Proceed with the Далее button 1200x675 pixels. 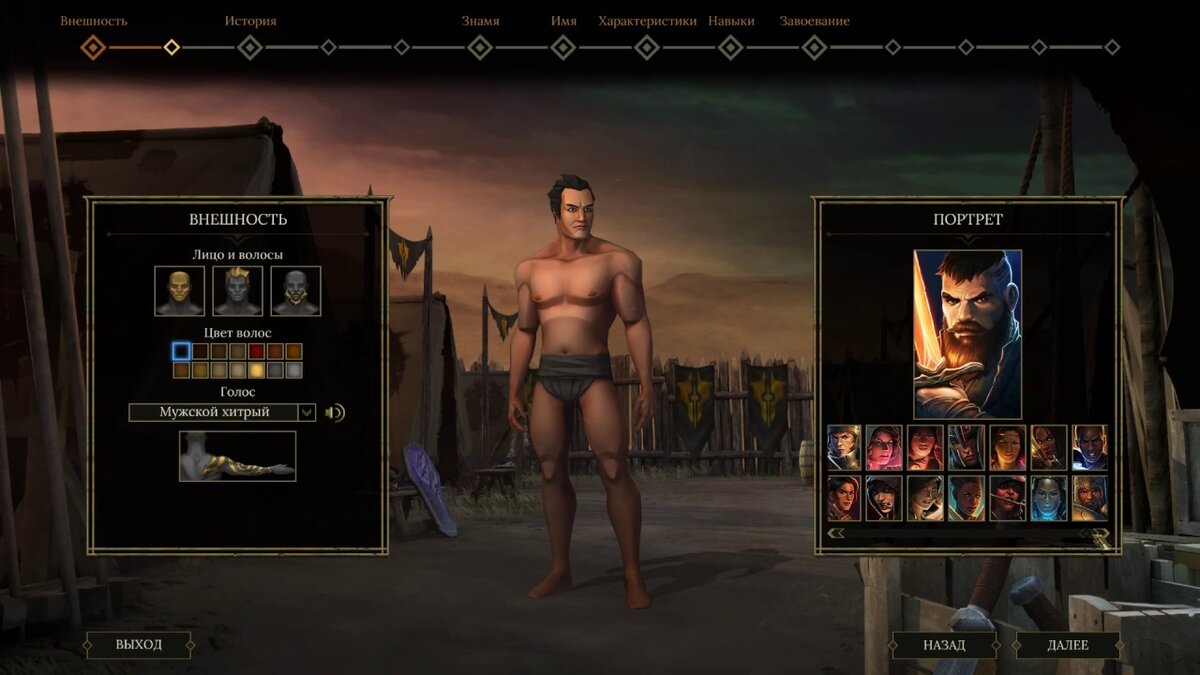[1067, 645]
